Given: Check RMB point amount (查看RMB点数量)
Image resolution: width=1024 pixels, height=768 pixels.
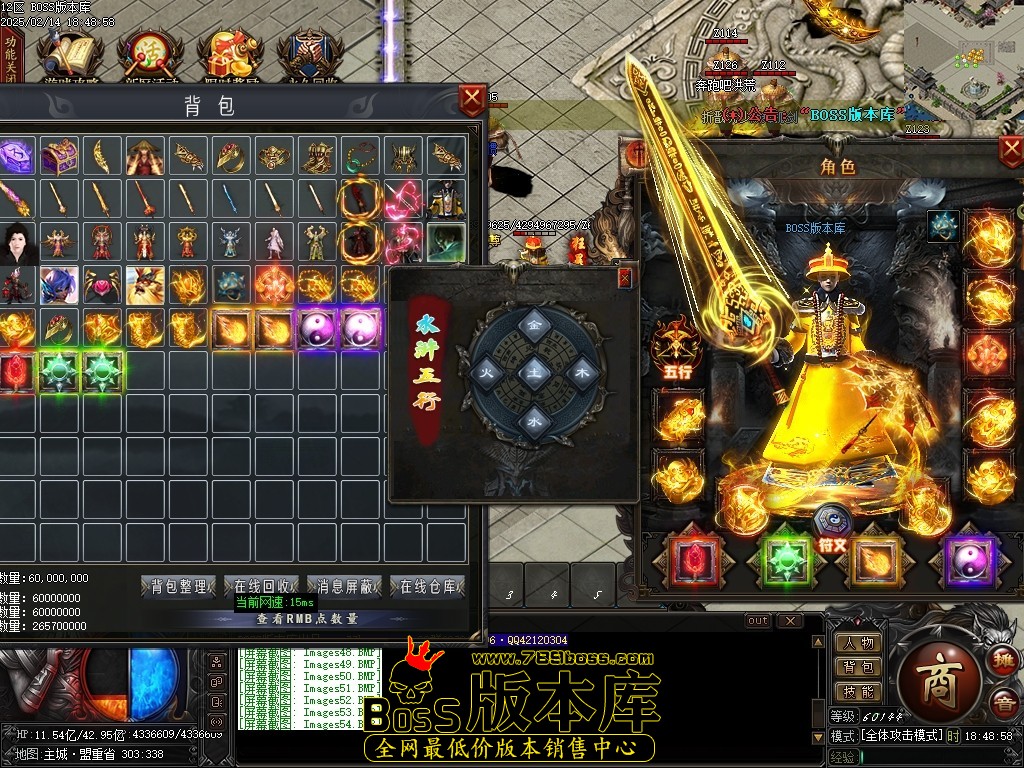Looking at the screenshot, I should pyautogui.click(x=306, y=619).
